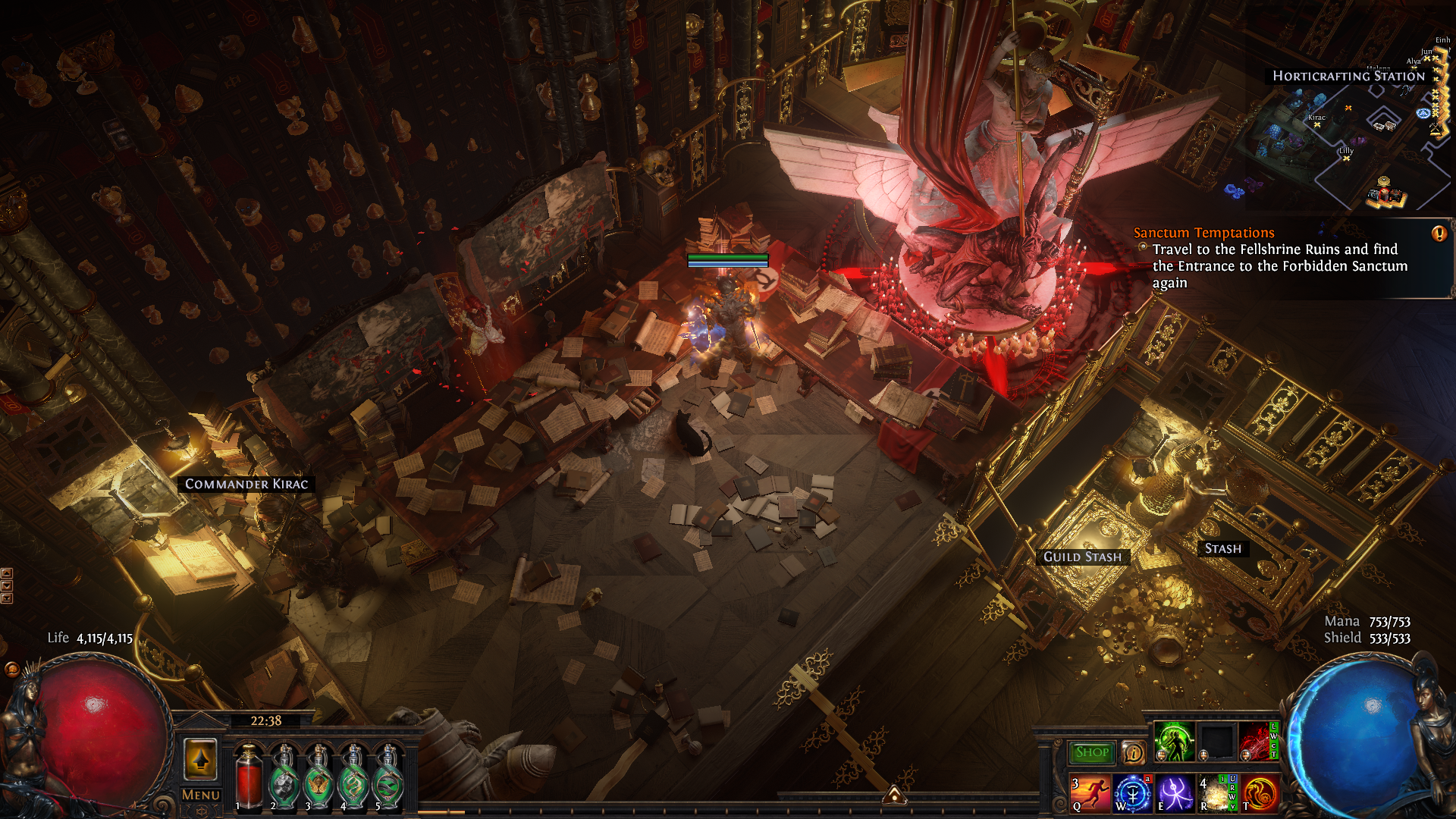The width and height of the screenshot is (1456, 819).
Task: Click the Menu button
Action: pyautogui.click(x=201, y=795)
